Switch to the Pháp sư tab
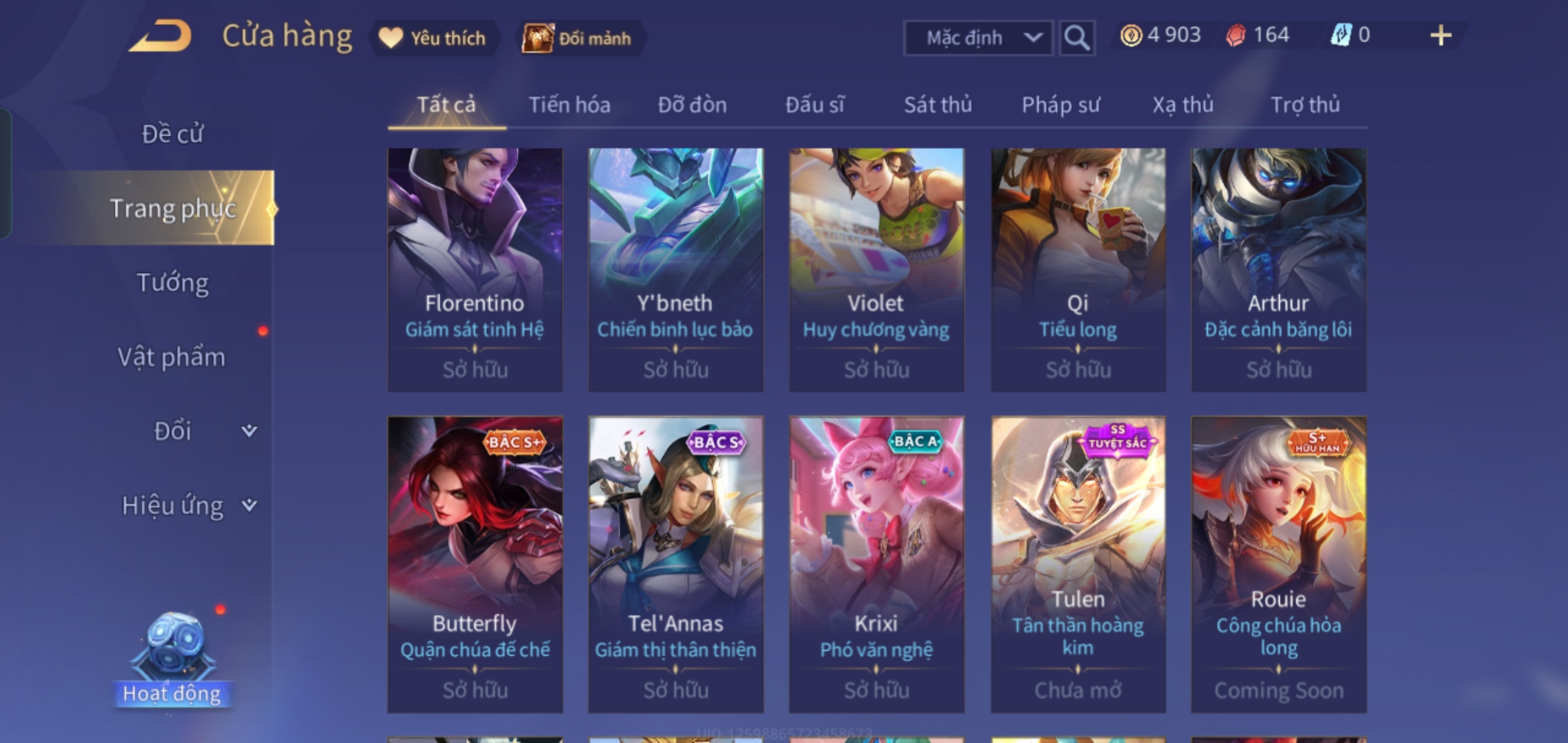1568x743 pixels. [x=1060, y=105]
